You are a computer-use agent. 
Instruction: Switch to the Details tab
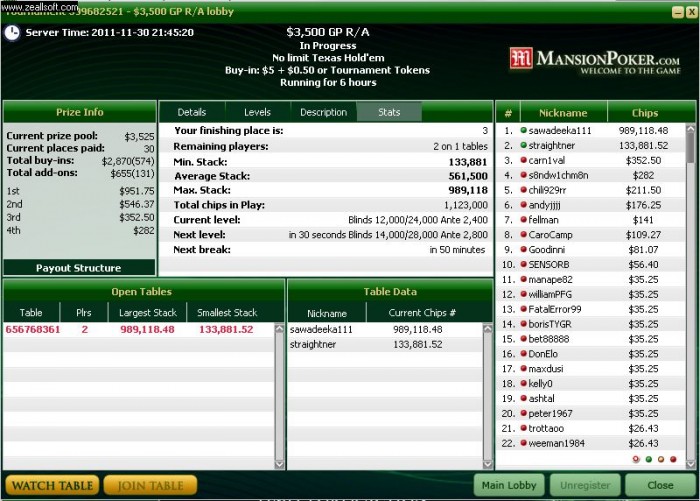(192, 112)
